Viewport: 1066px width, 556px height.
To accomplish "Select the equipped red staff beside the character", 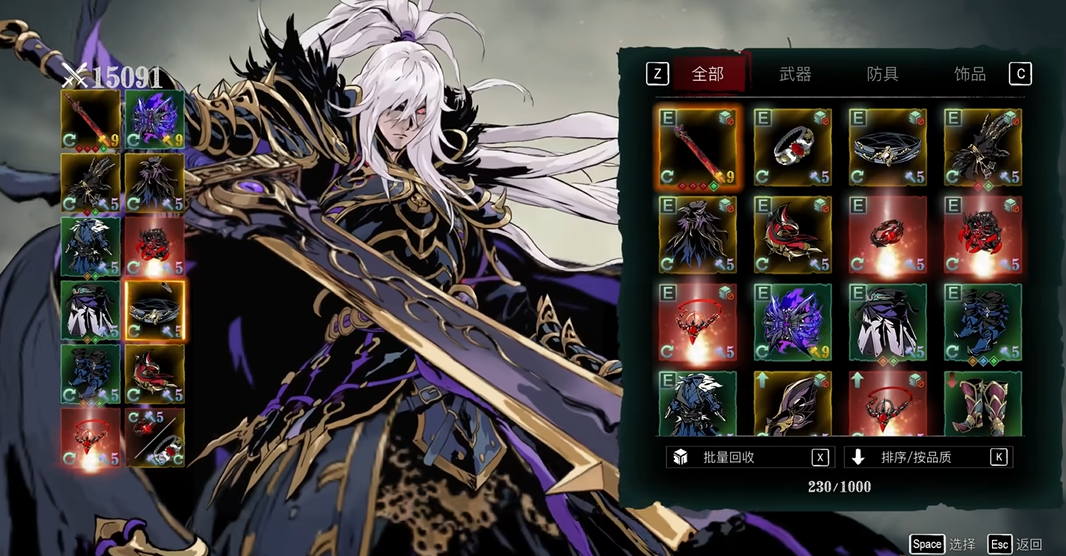I will [x=90, y=120].
